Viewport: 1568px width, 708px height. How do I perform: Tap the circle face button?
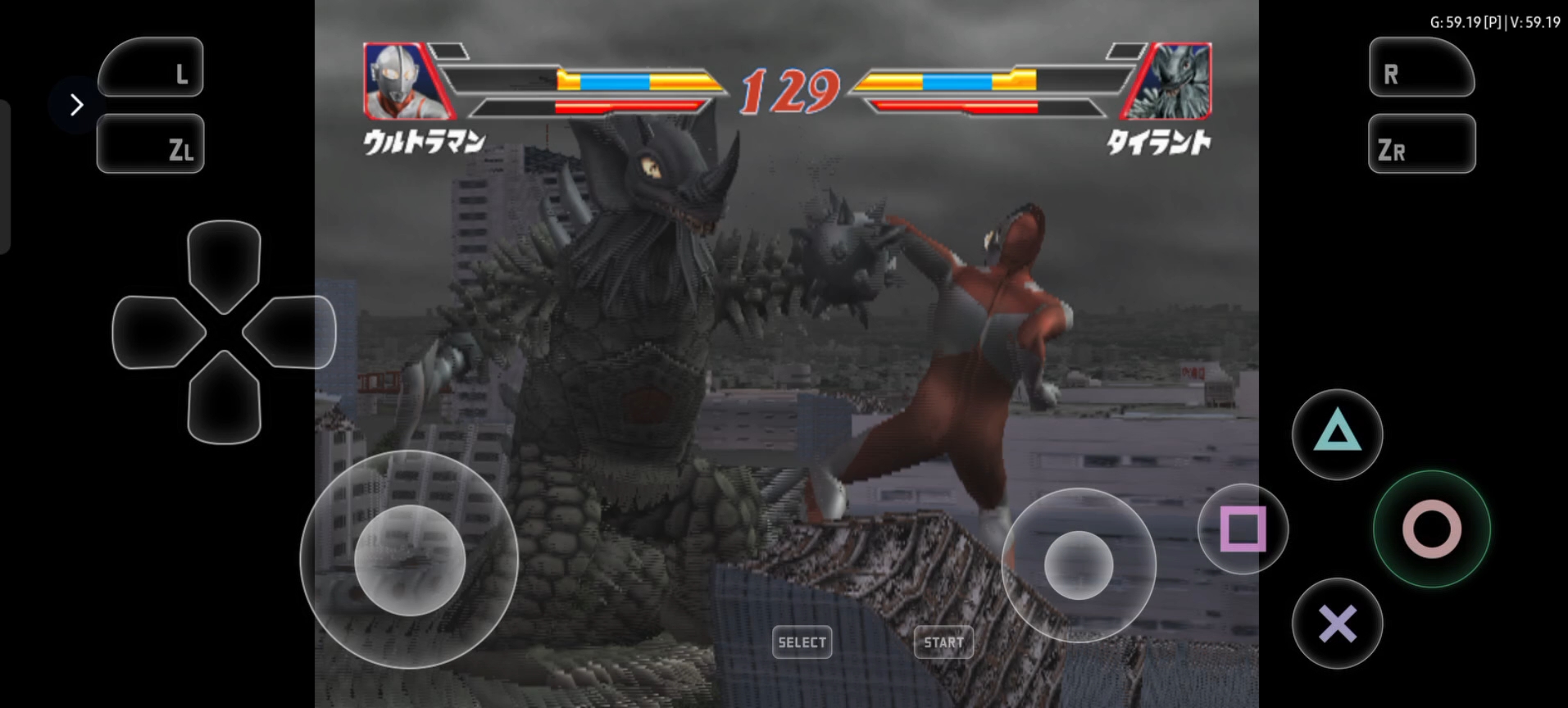(x=1431, y=529)
